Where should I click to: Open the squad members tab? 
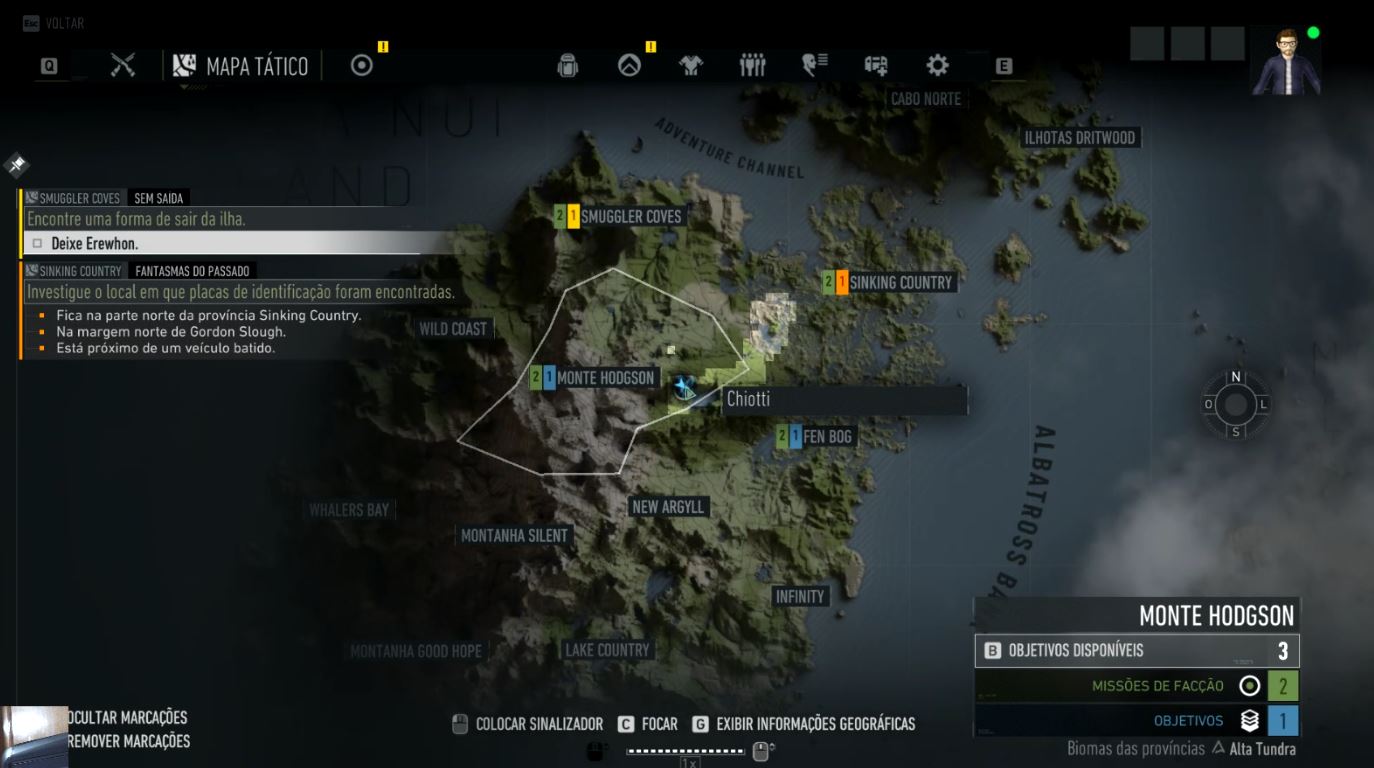pyautogui.click(x=752, y=66)
